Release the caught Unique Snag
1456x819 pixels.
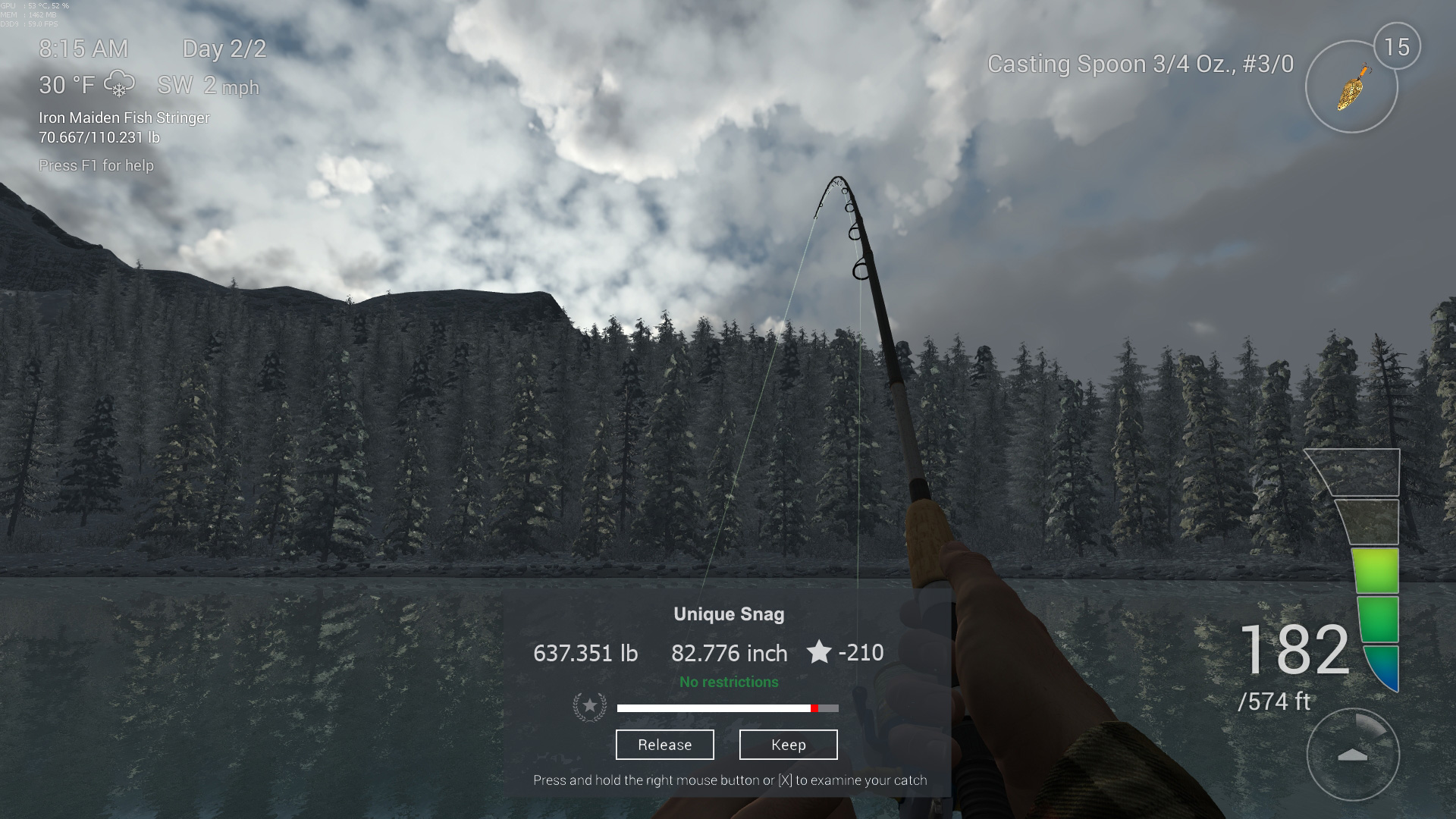point(664,745)
